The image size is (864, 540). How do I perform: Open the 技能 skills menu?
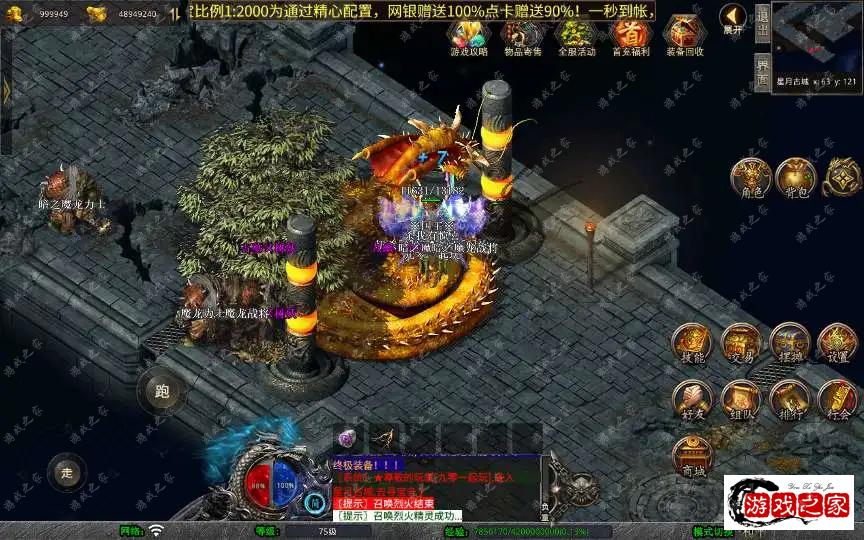click(691, 343)
